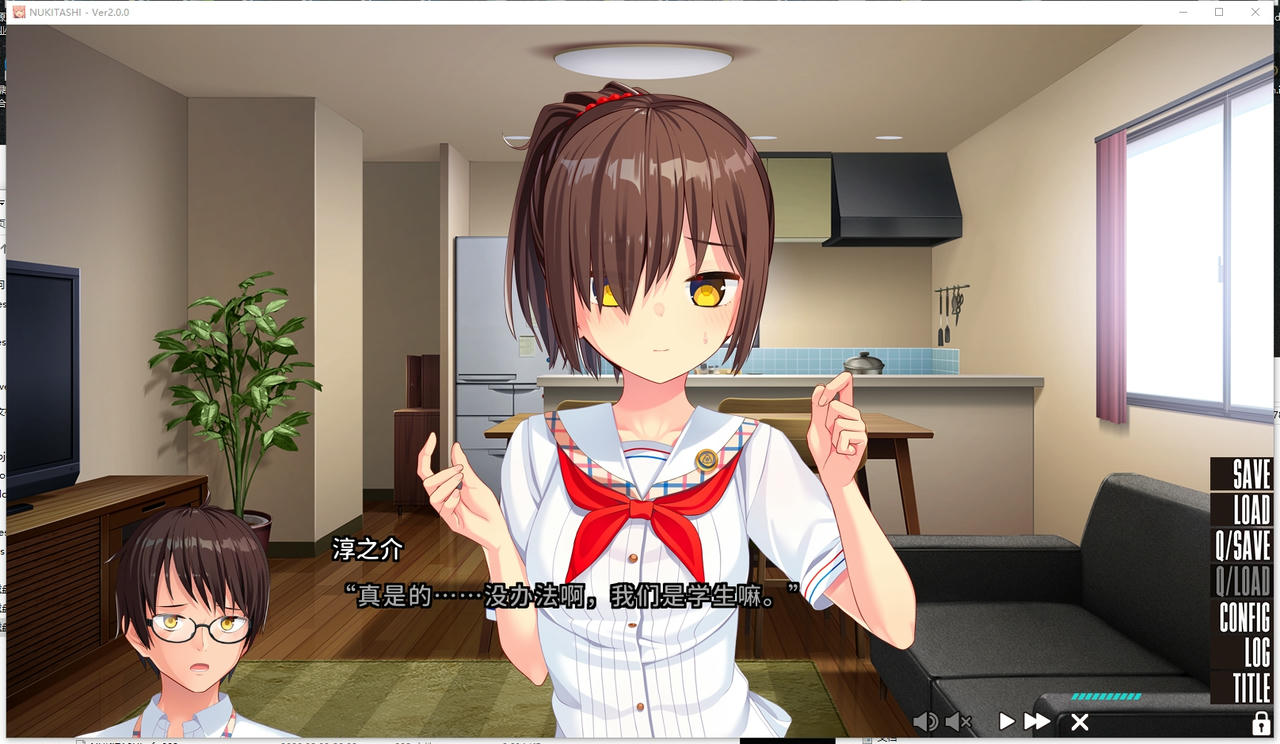Toggle mute with the crossed speaker icon
Screen dimensions: 1280x744
click(957, 721)
